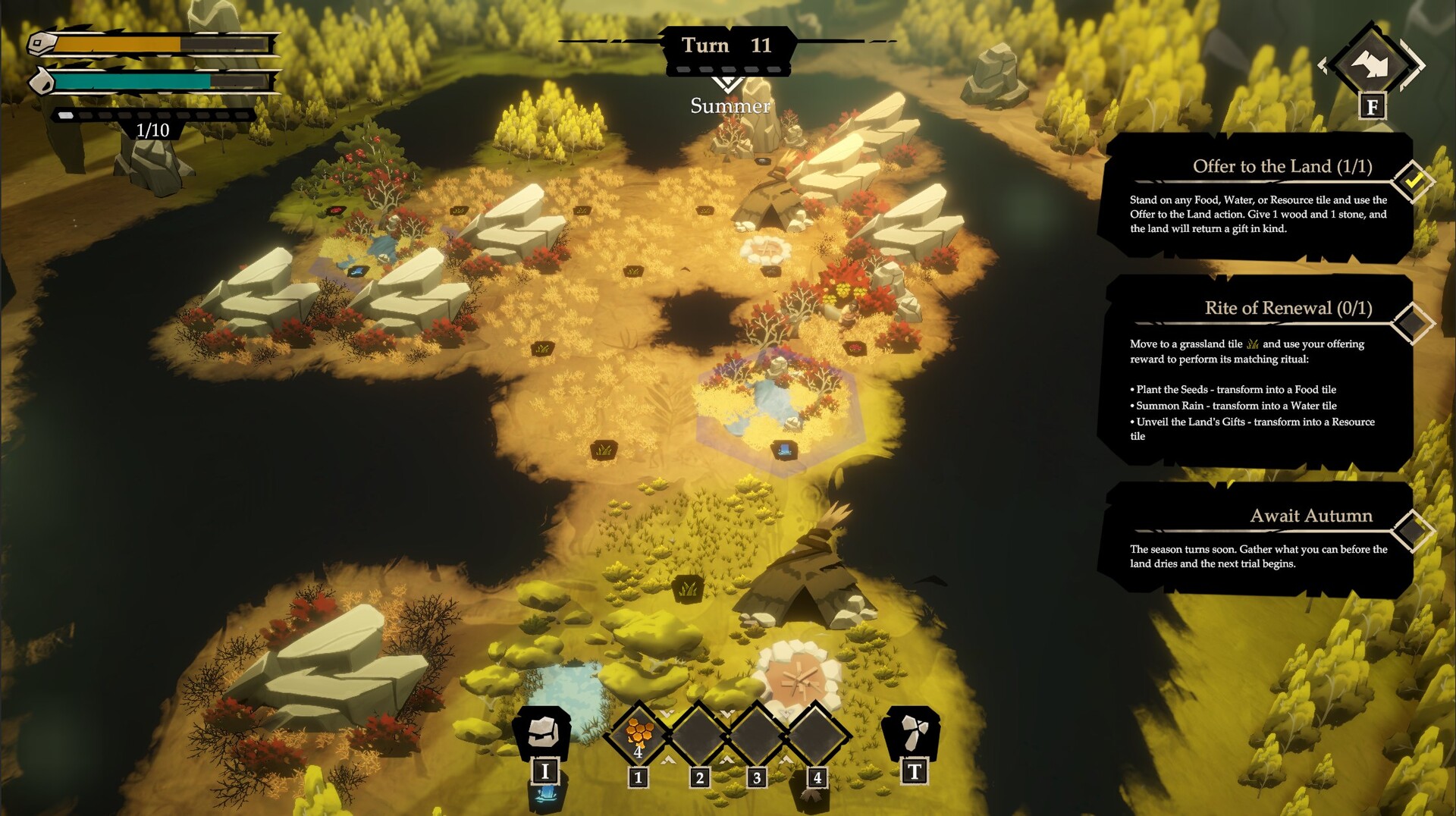Click the end turn arrow diamond
The width and height of the screenshot is (1456, 816).
point(1372,64)
